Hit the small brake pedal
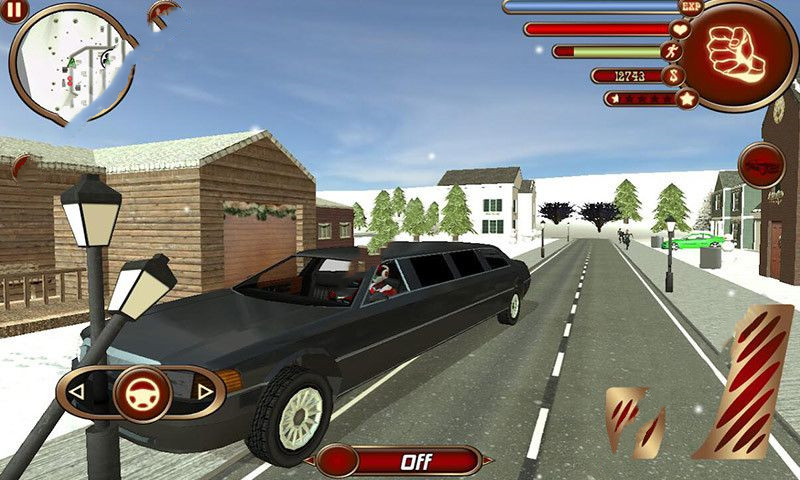Image resolution: width=800 pixels, height=480 pixels. pyautogui.click(x=634, y=421)
